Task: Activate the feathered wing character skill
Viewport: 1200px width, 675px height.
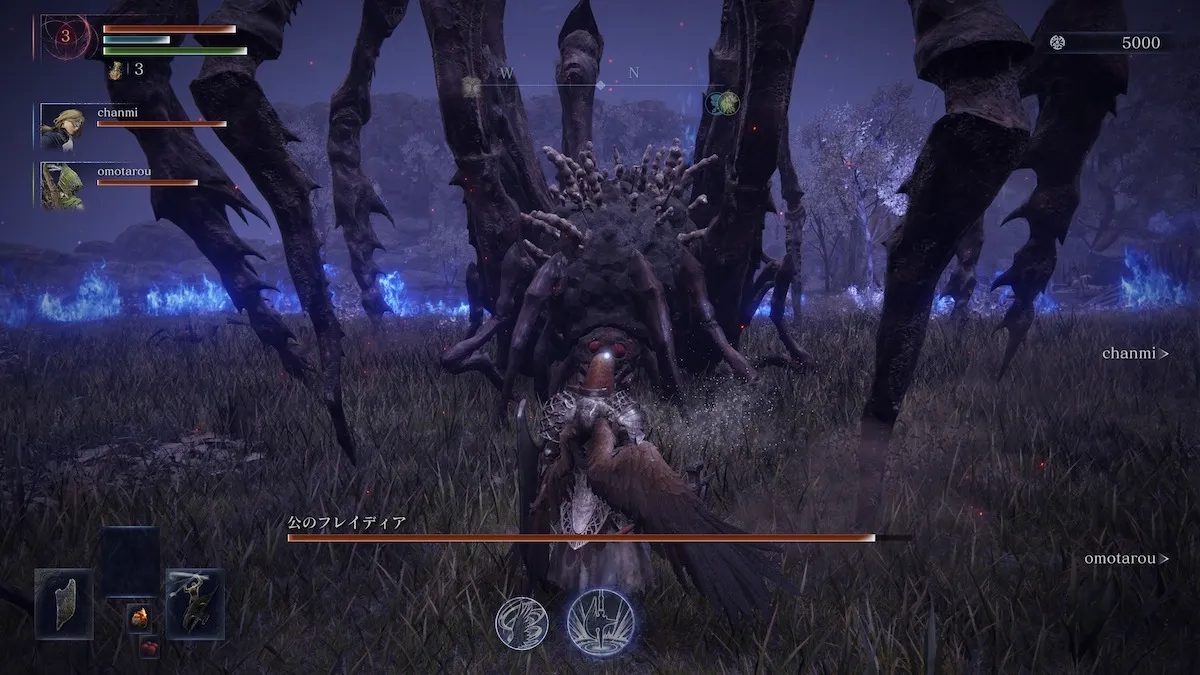Action: [x=521, y=622]
